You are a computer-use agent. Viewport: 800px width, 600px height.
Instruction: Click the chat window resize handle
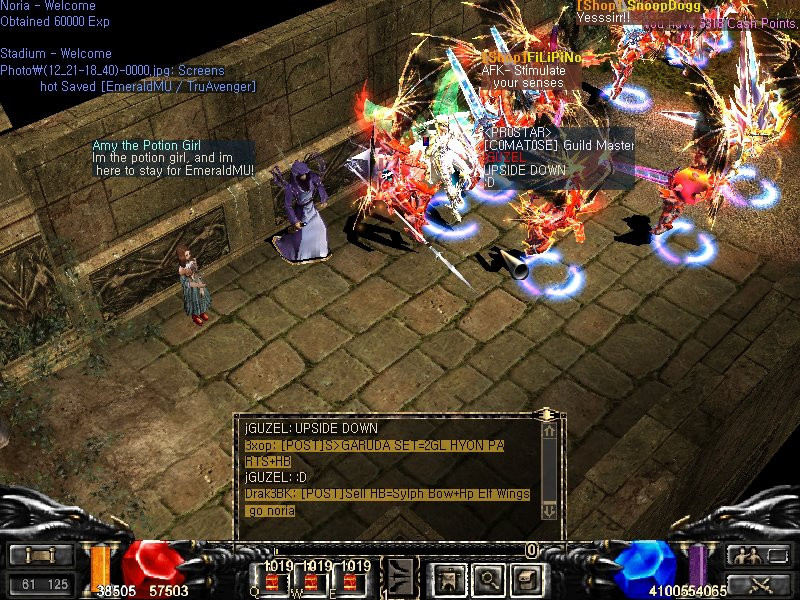point(545,413)
